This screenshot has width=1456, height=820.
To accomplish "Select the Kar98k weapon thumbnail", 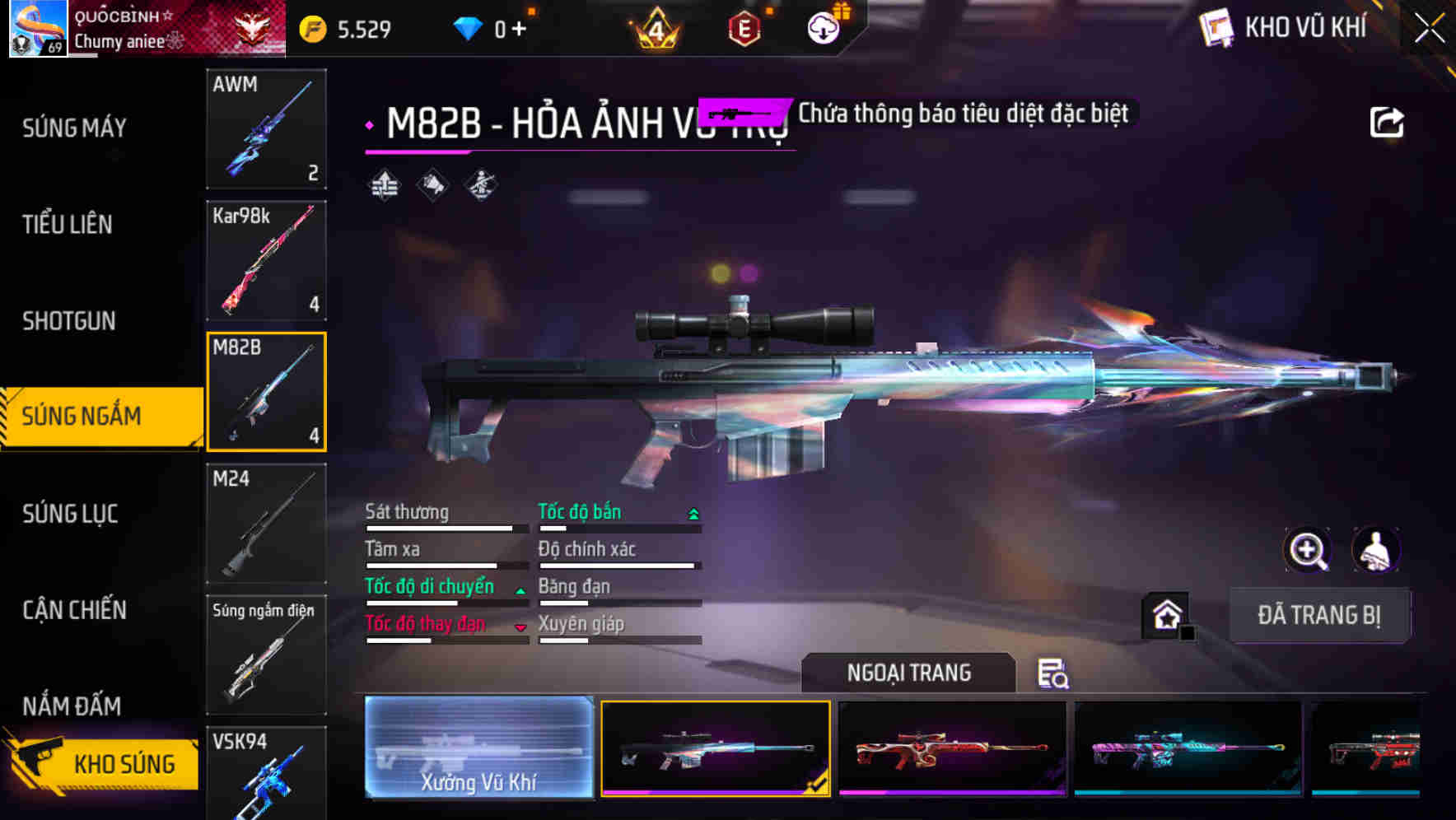I will point(266,261).
